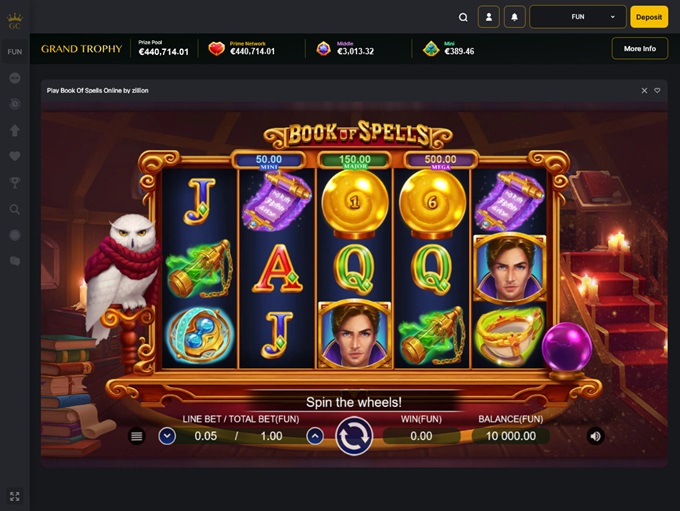The image size is (680, 511).
Task: Open the sidebar heart favorites icon
Action: [x=15, y=156]
